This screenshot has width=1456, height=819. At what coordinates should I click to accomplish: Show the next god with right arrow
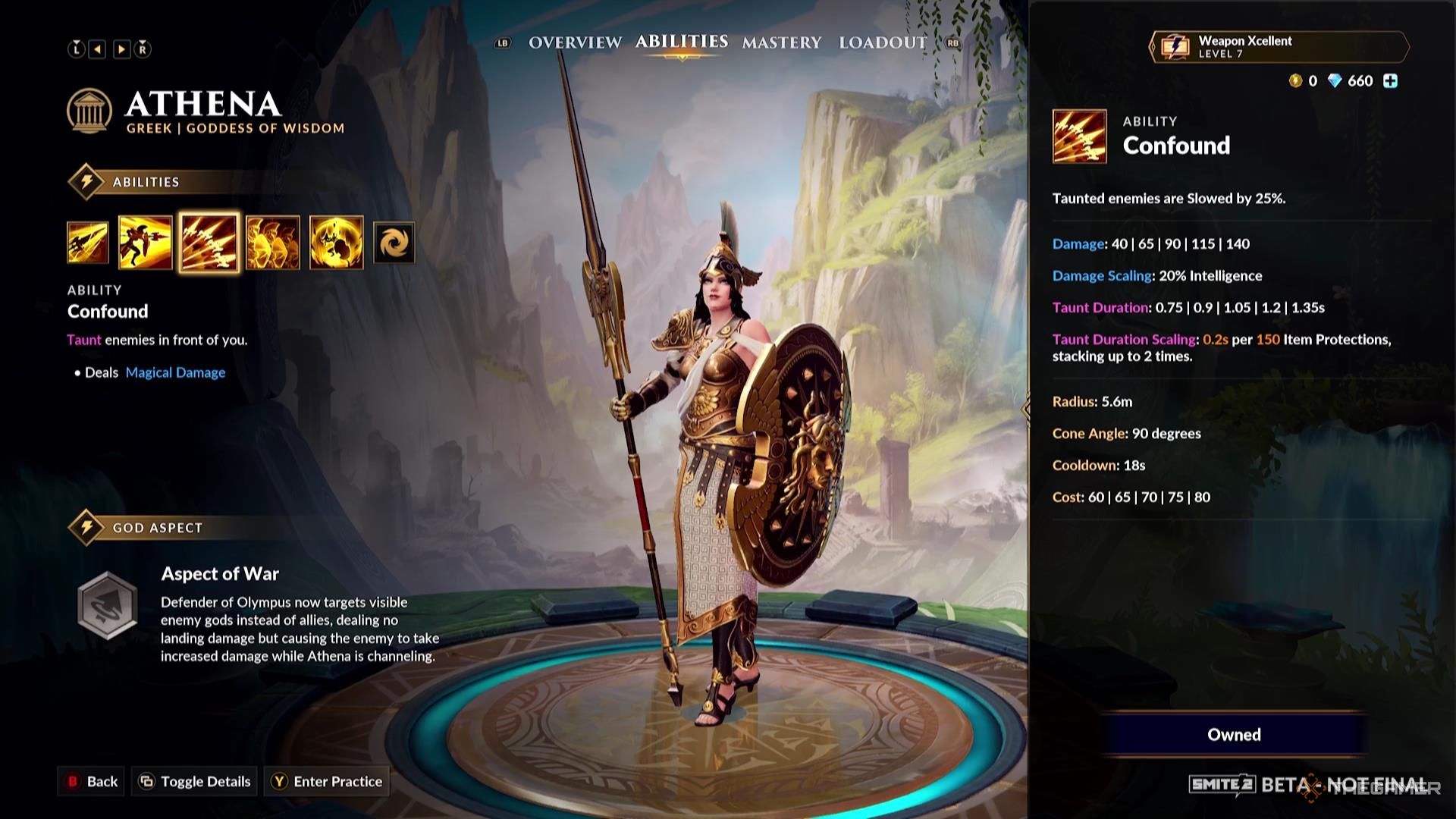coord(121,49)
